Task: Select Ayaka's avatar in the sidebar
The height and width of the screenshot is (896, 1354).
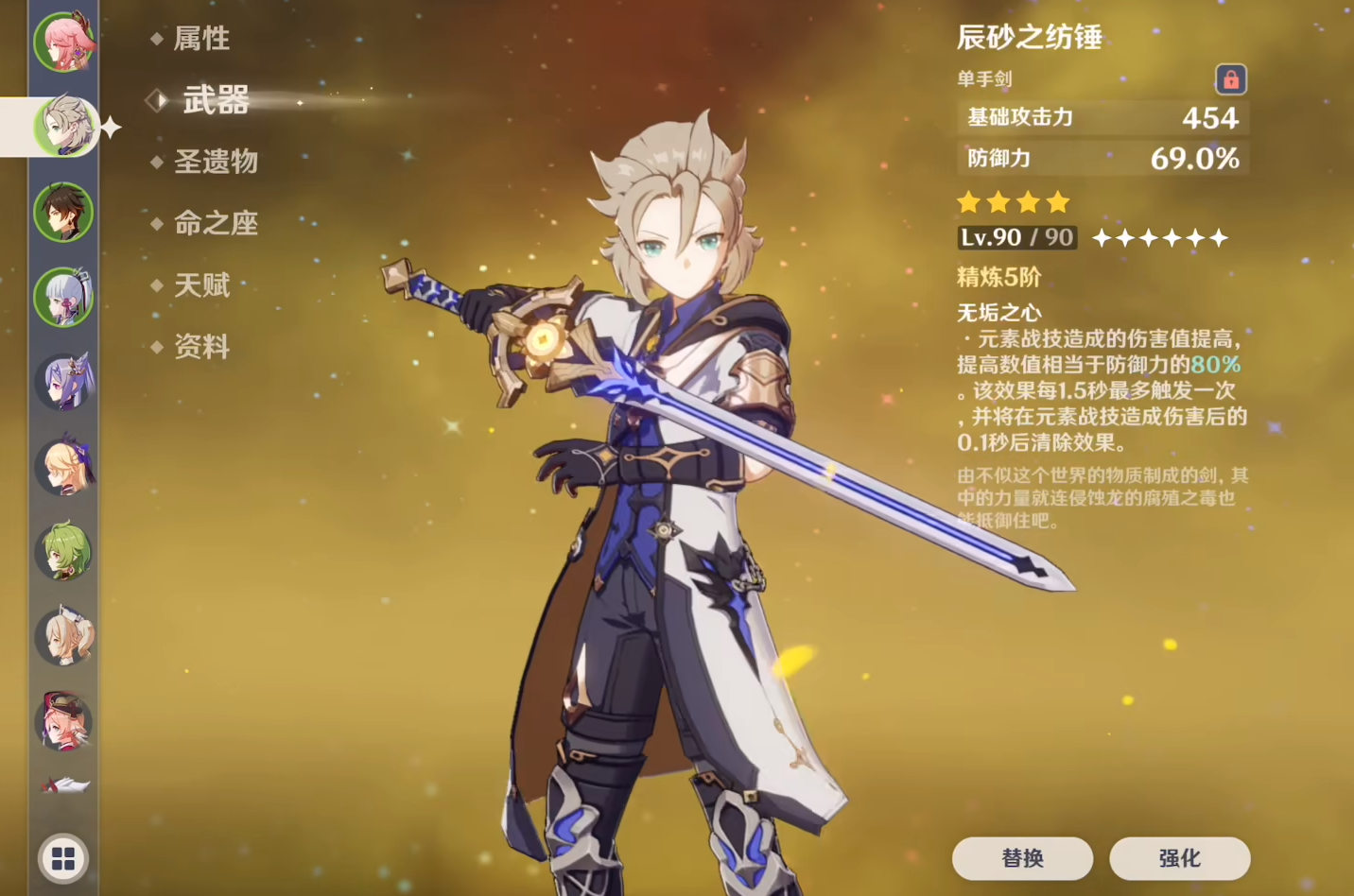Action: (63, 298)
